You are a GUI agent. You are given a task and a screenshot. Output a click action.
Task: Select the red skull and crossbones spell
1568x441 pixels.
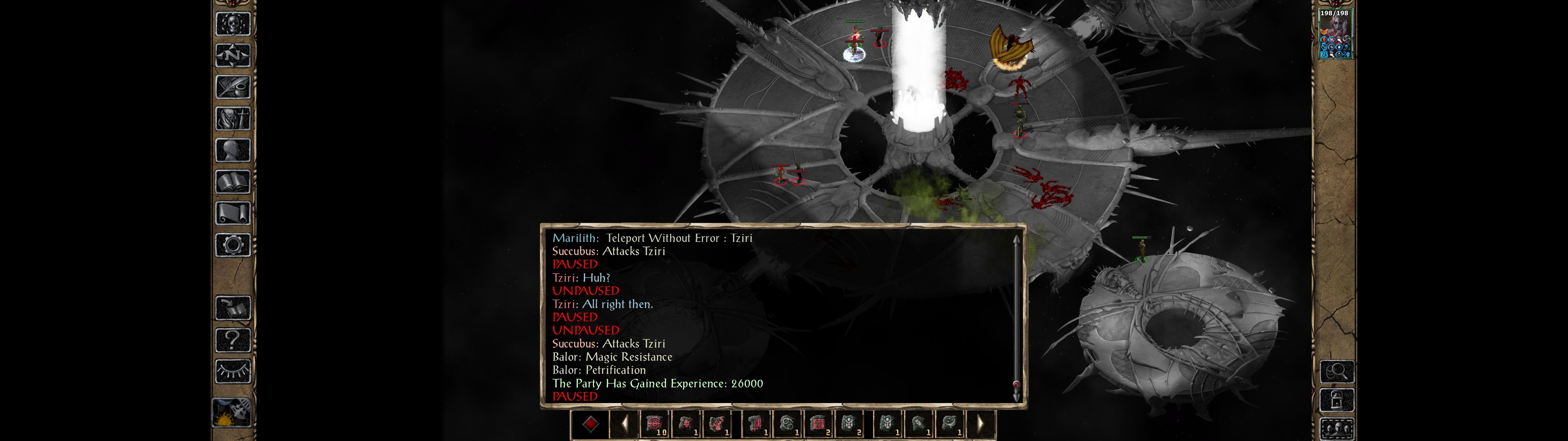tap(687, 424)
